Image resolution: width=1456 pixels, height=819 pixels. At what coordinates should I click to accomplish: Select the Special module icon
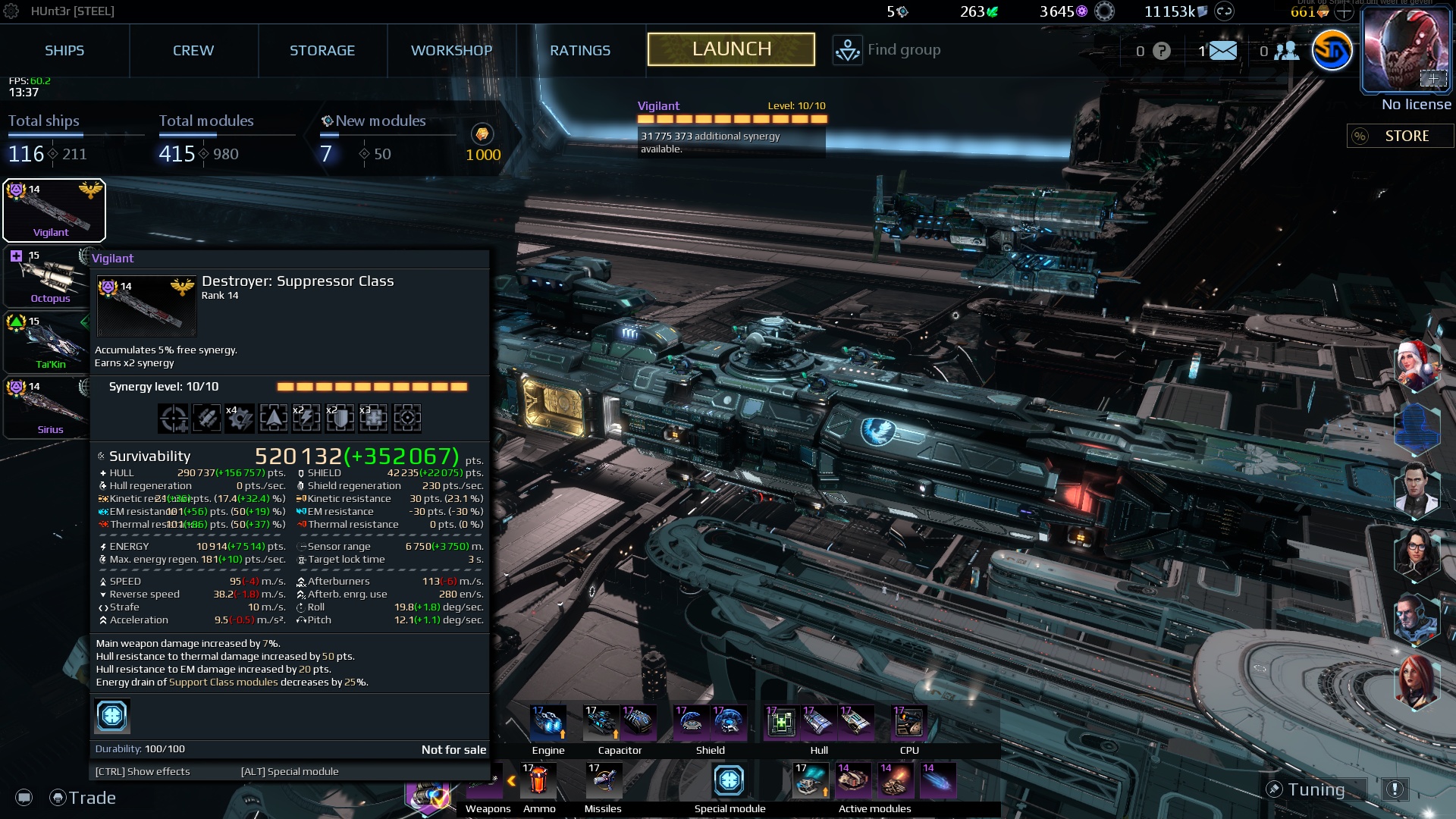pos(729,780)
